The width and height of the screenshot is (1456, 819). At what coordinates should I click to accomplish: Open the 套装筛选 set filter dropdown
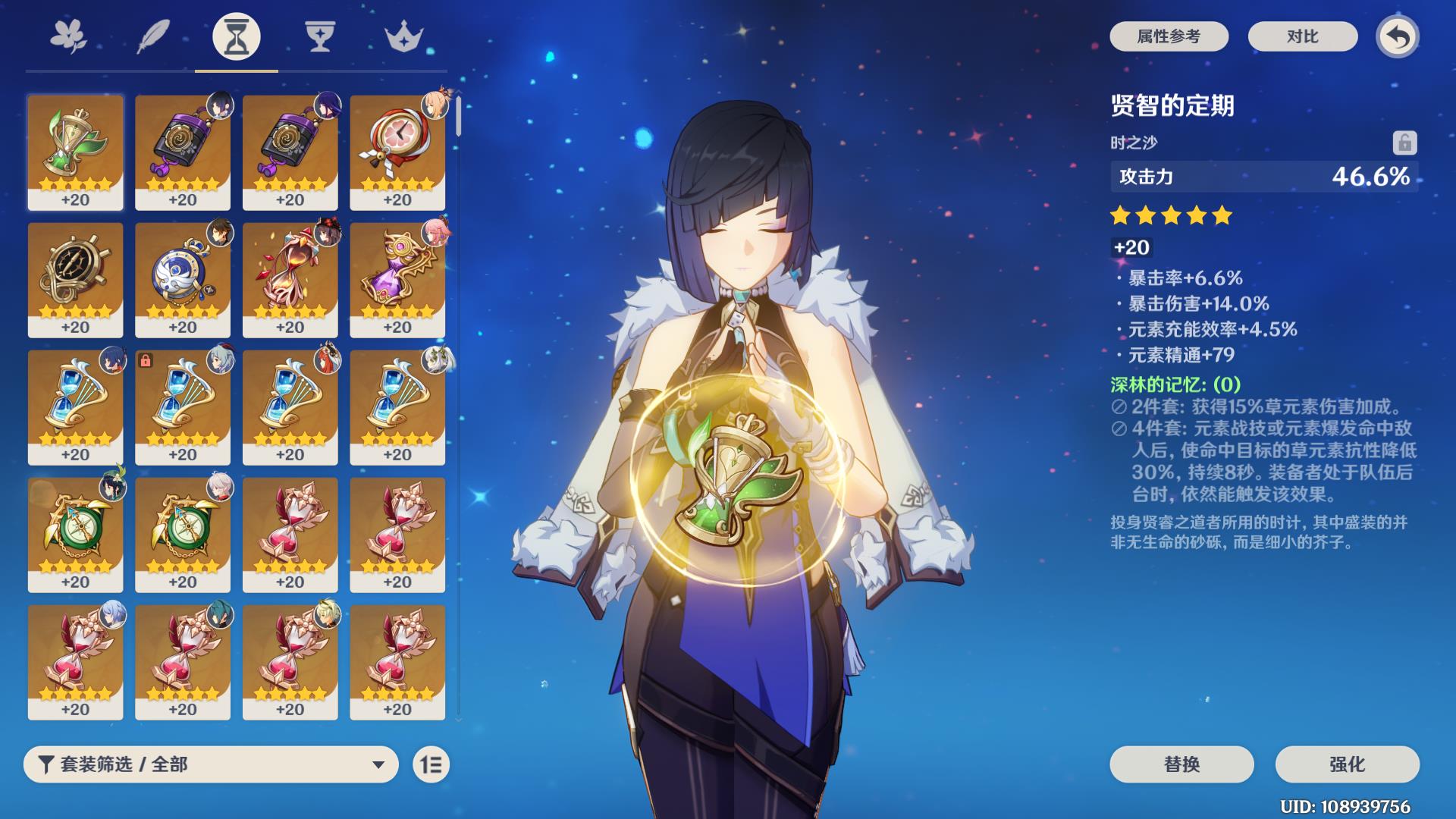pyautogui.click(x=211, y=764)
